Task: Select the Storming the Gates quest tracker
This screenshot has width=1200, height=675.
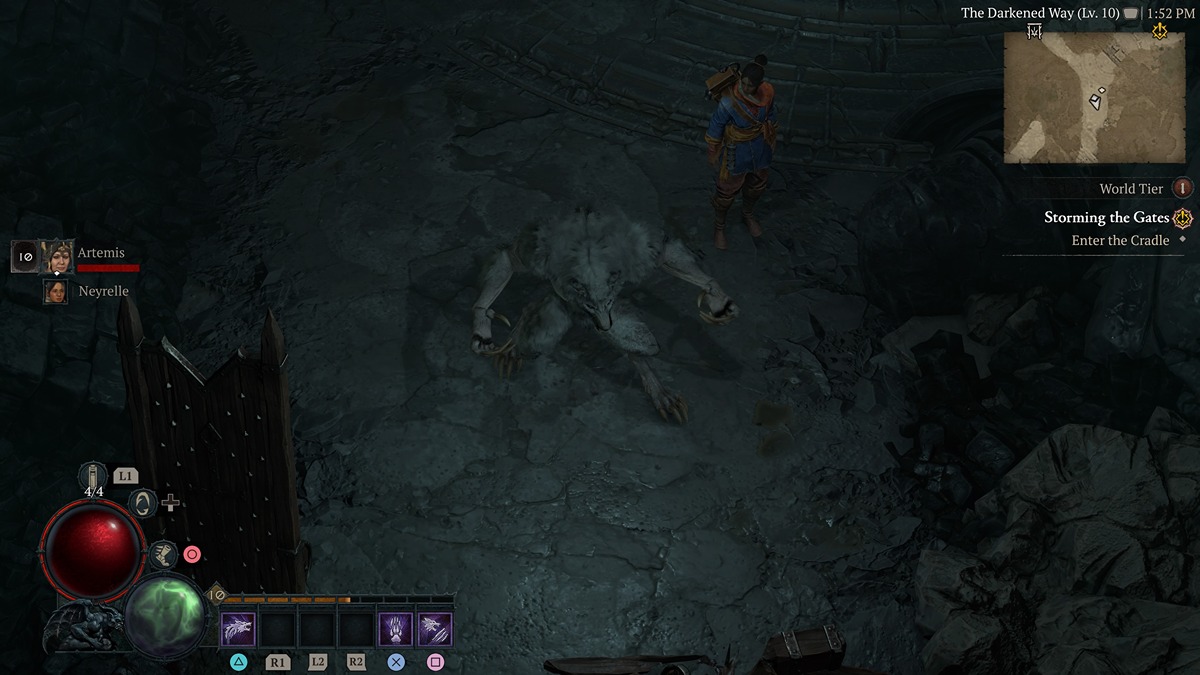Action: tap(1106, 218)
